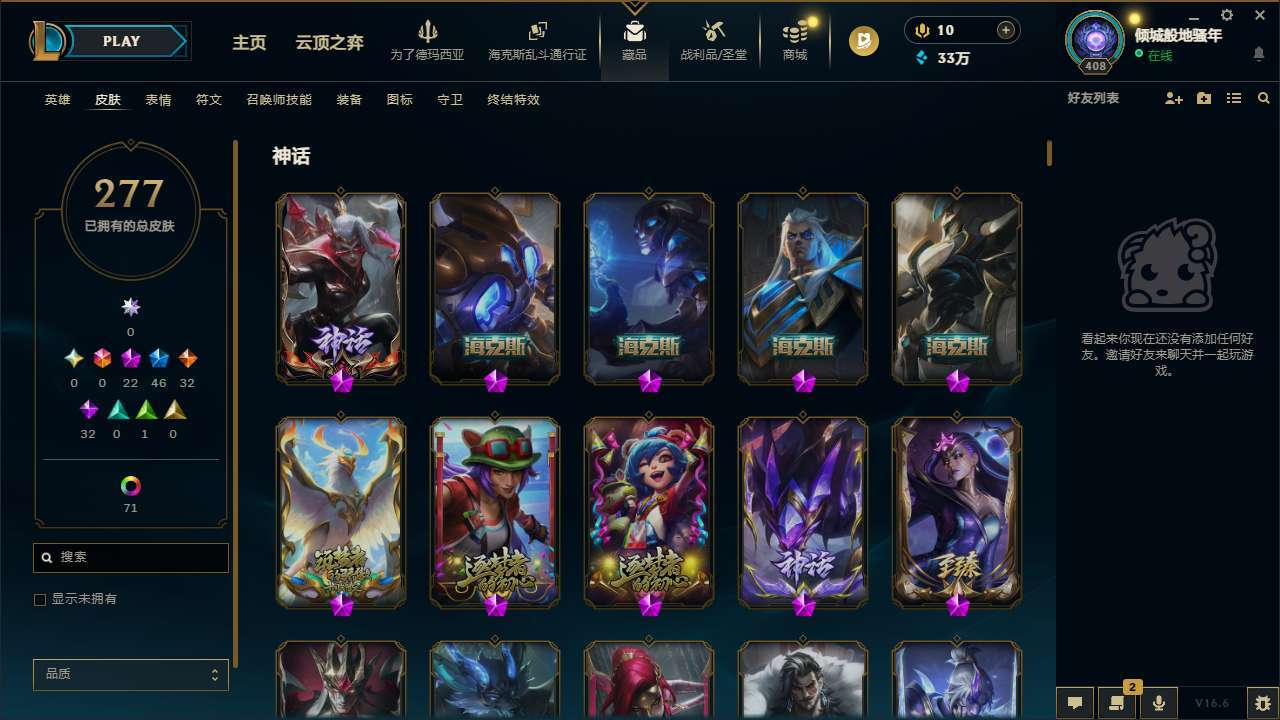Viewport: 1280px width, 720px height.
Task: Switch to the 英雄 tab
Action: click(57, 99)
